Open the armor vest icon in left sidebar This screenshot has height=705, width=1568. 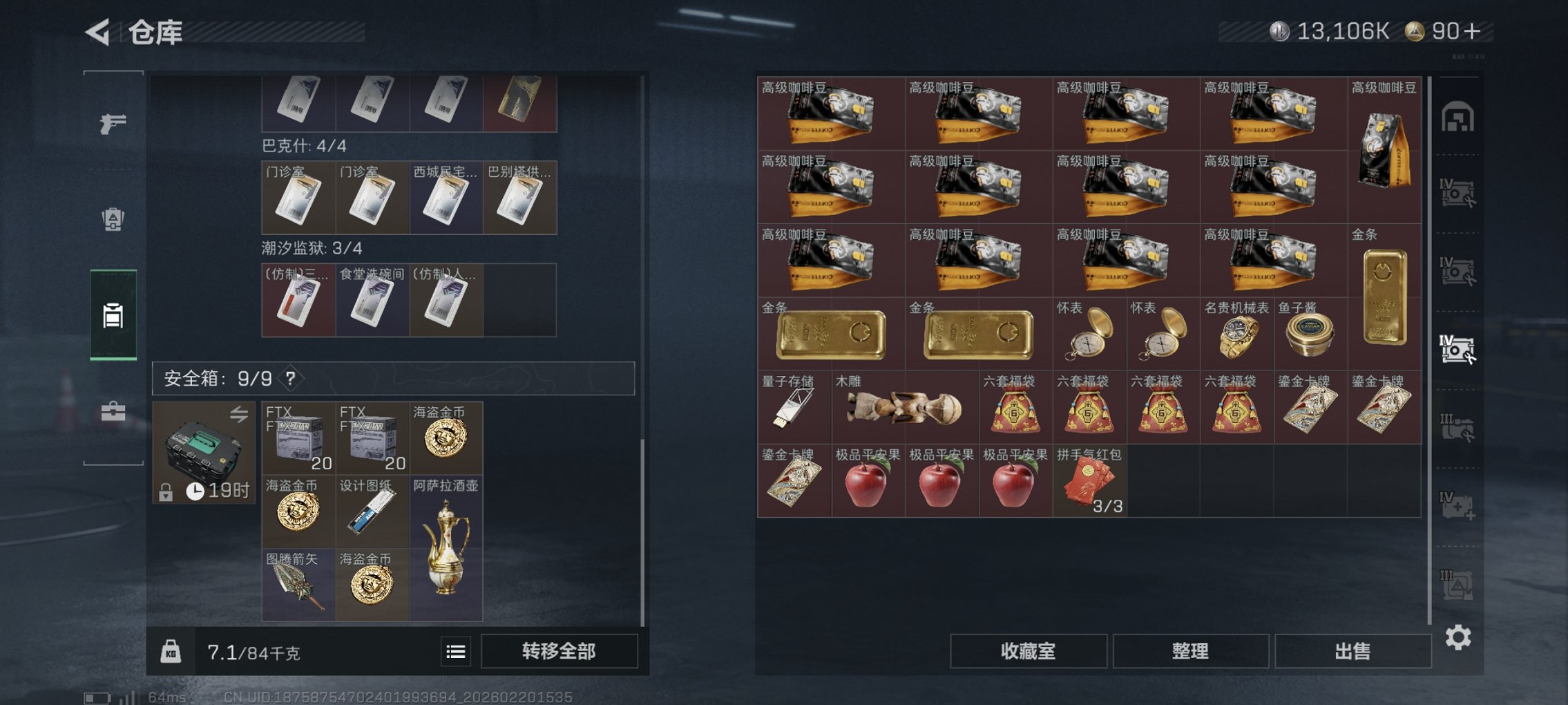[x=112, y=218]
